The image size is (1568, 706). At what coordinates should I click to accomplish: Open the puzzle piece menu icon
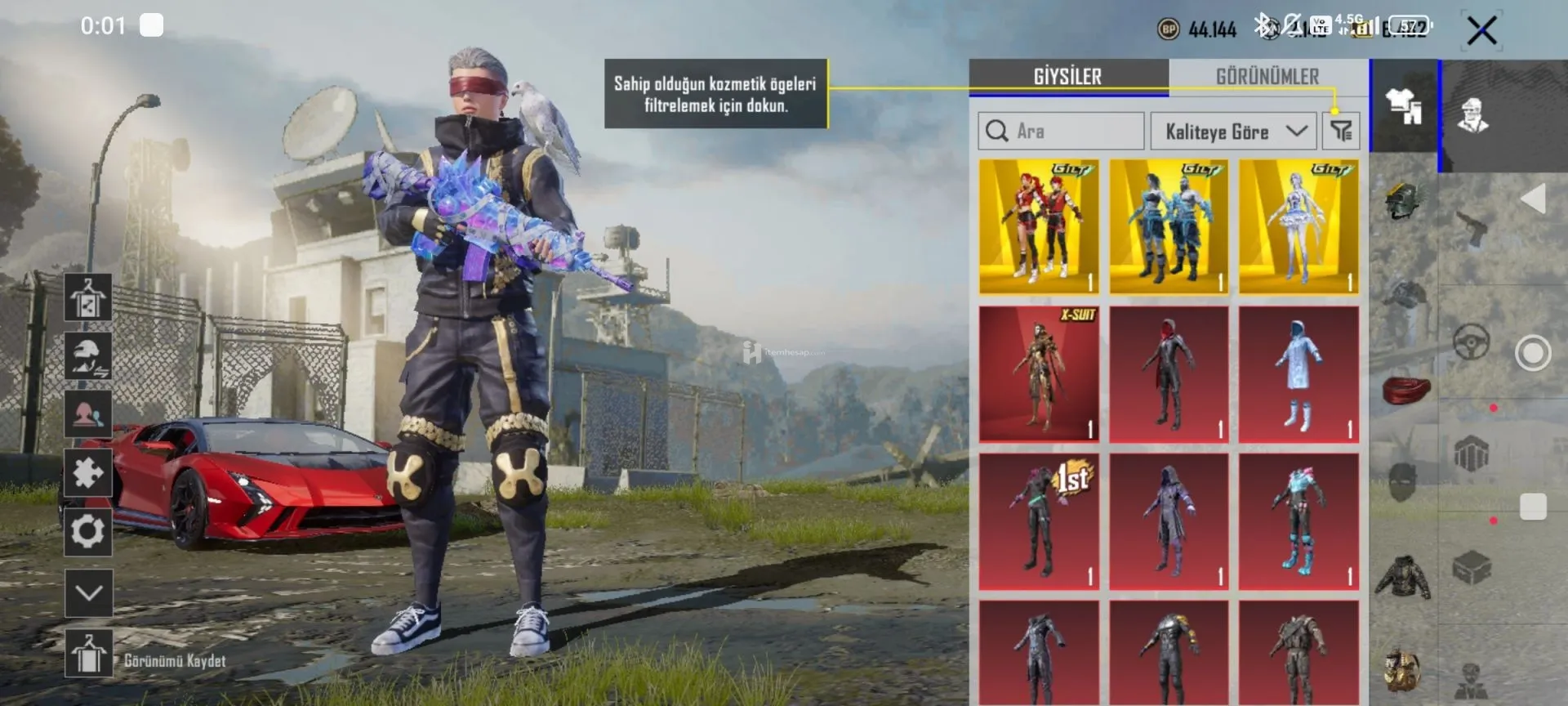tap(88, 472)
